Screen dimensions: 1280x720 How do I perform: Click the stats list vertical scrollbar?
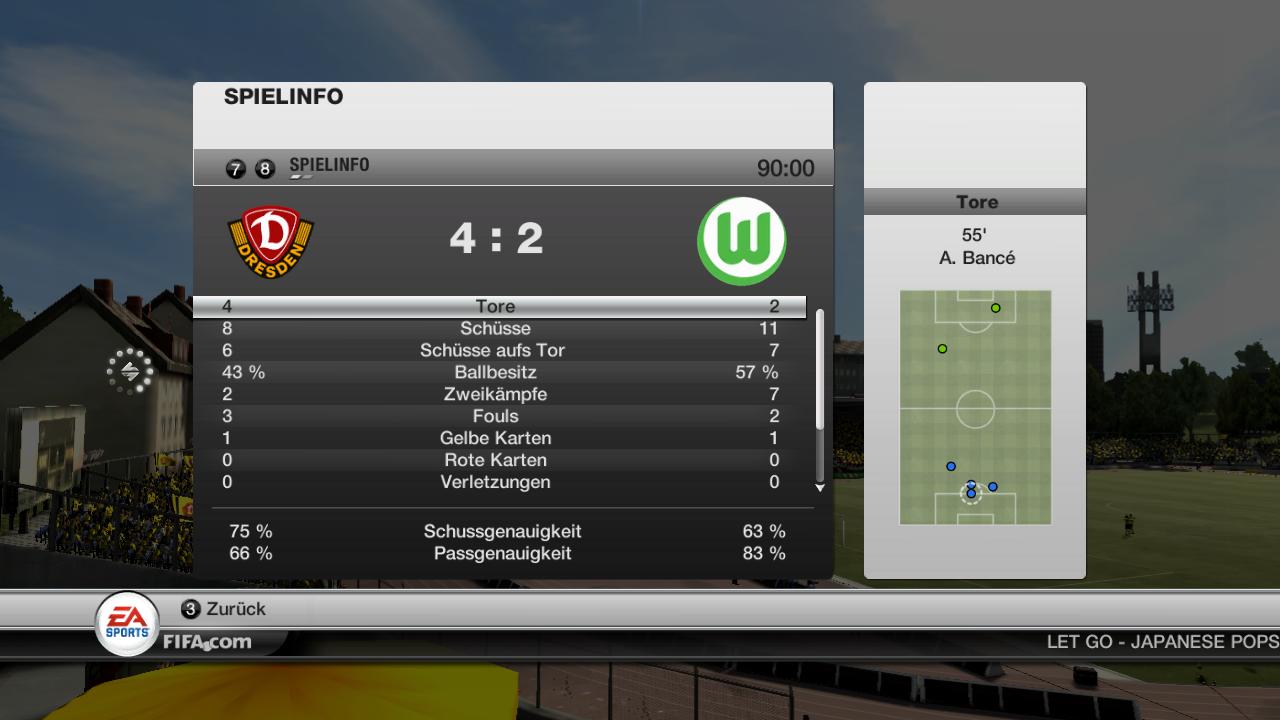coord(820,370)
